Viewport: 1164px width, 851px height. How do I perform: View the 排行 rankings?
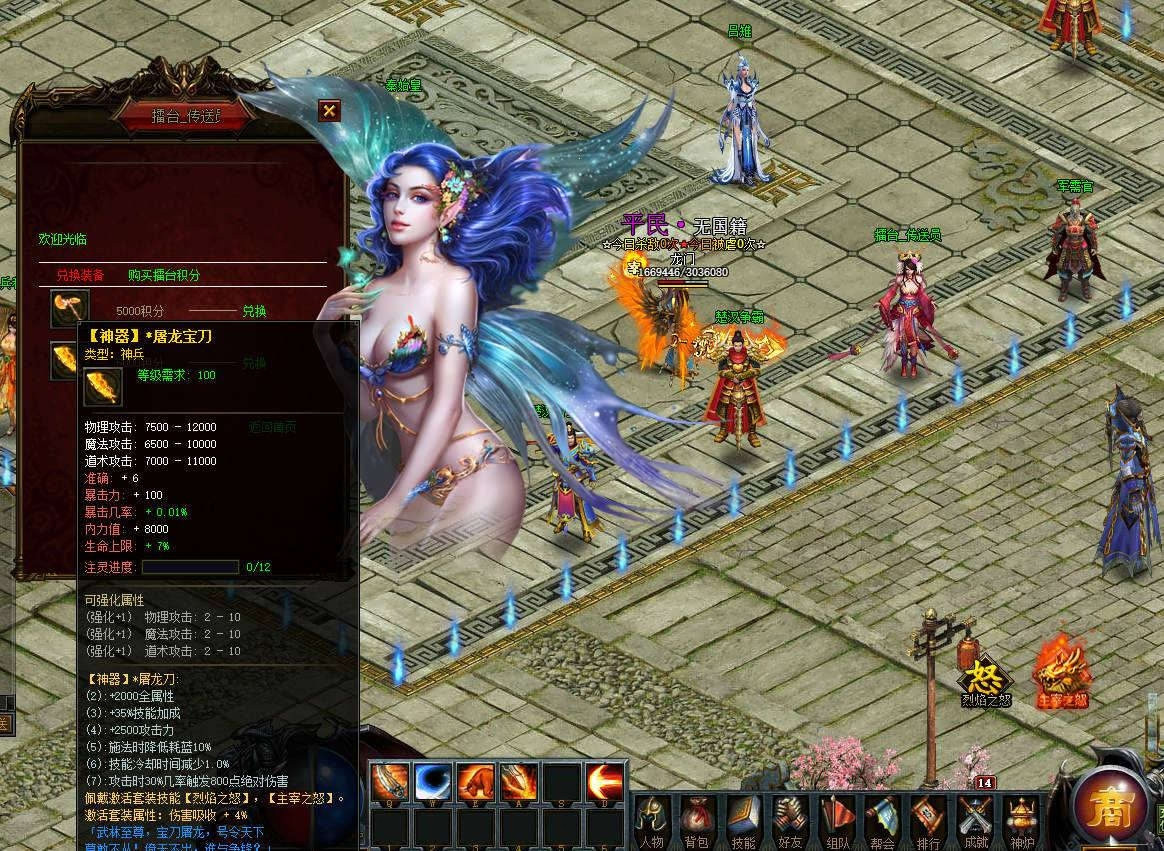(x=928, y=821)
